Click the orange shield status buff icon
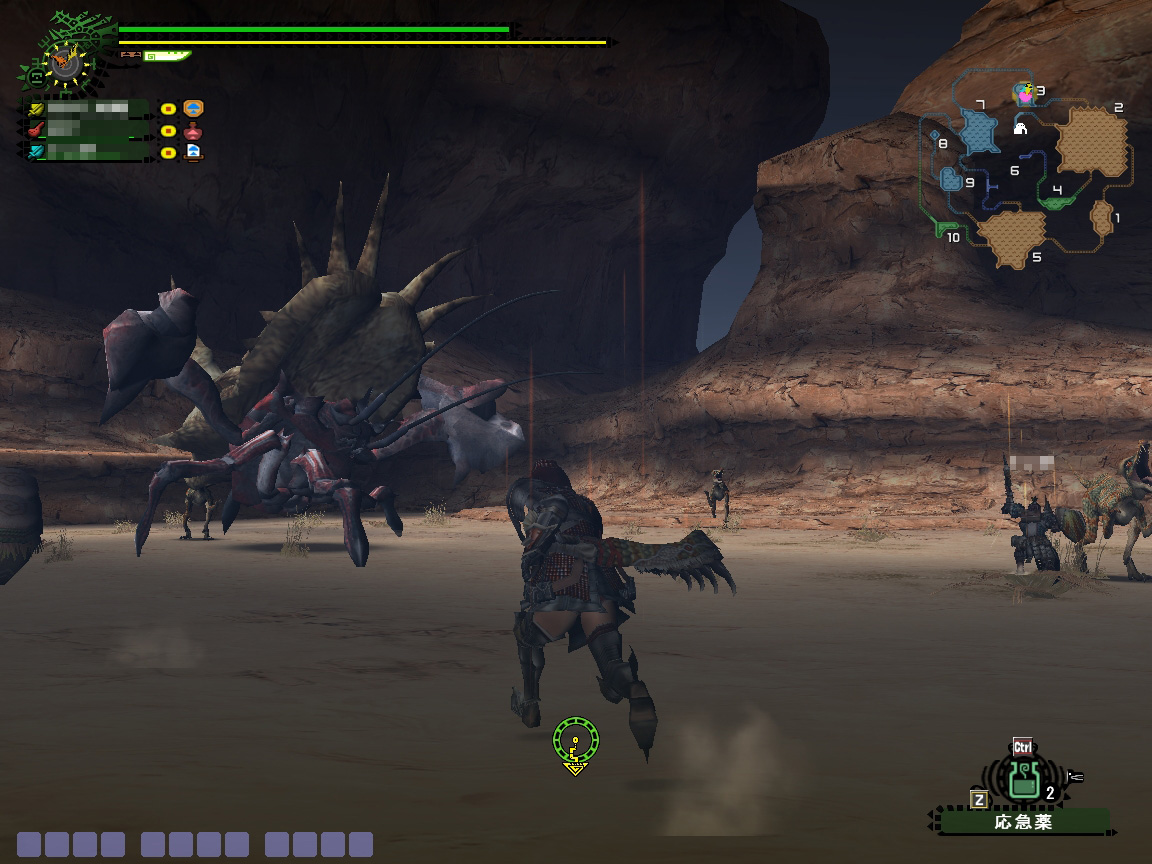Image resolution: width=1152 pixels, height=864 pixels. tap(193, 108)
